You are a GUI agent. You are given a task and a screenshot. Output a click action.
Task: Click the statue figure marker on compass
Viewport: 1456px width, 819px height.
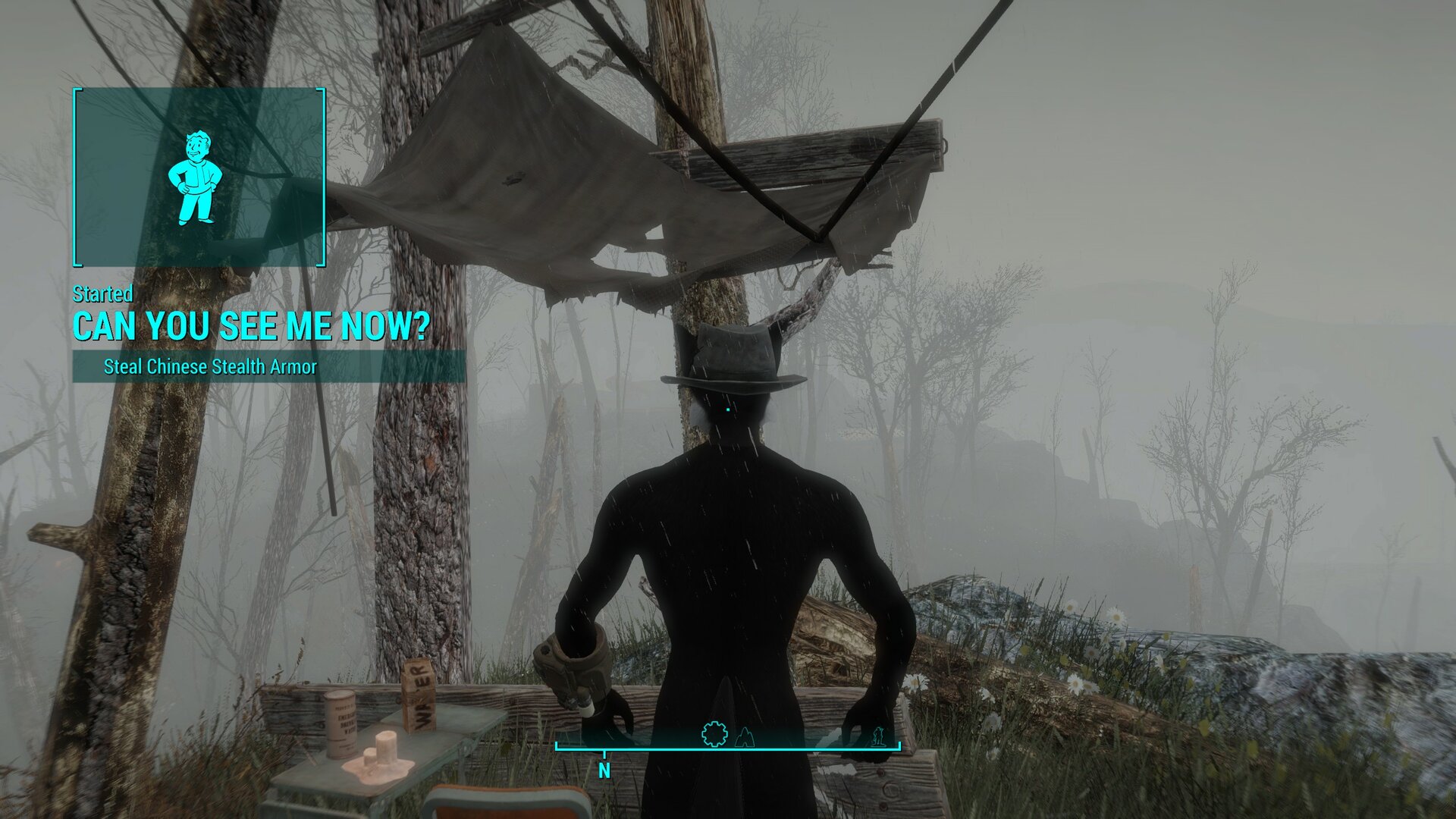pyautogui.click(x=878, y=736)
